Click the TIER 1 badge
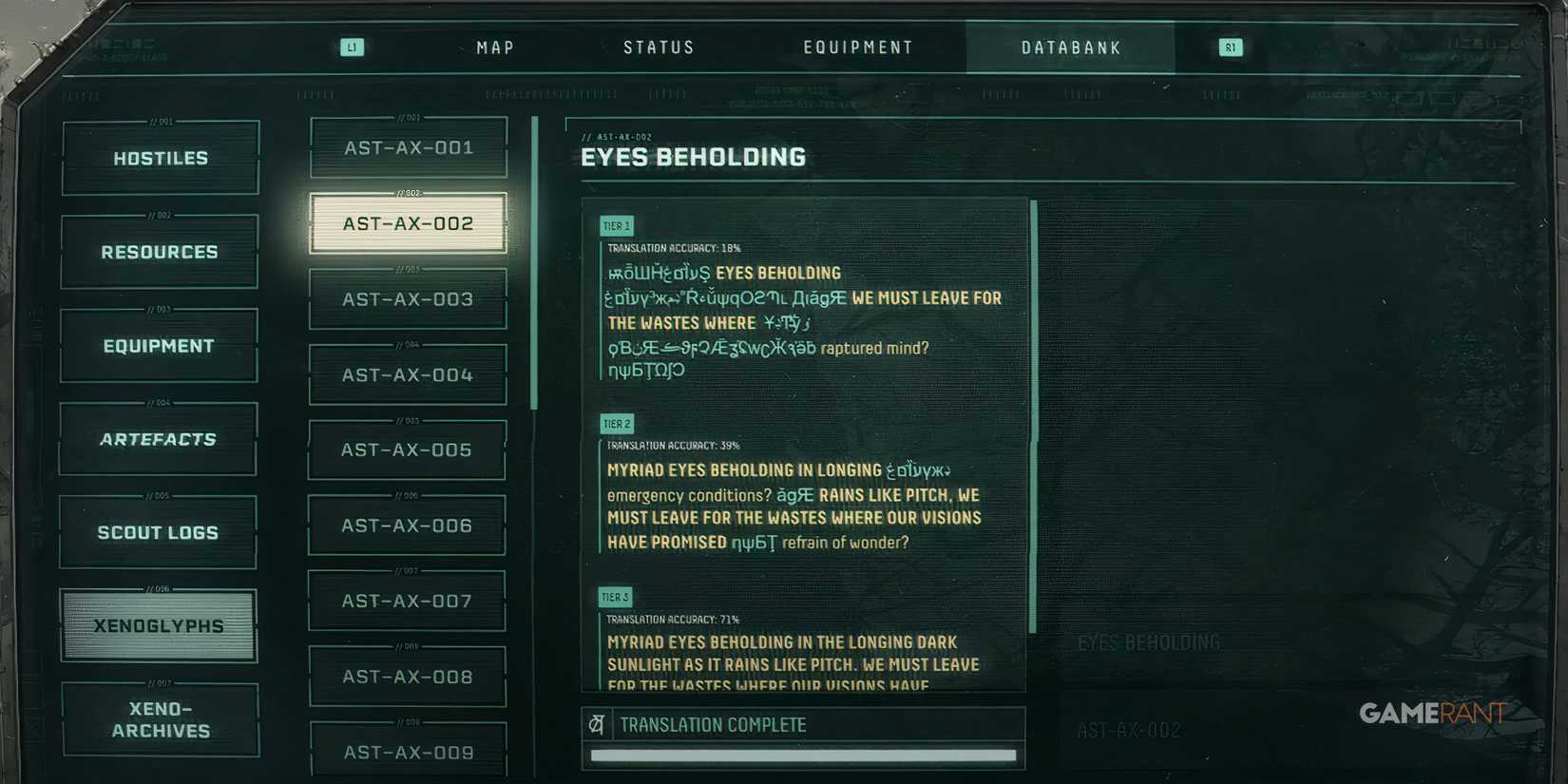The height and width of the screenshot is (784, 1568). coord(616,225)
